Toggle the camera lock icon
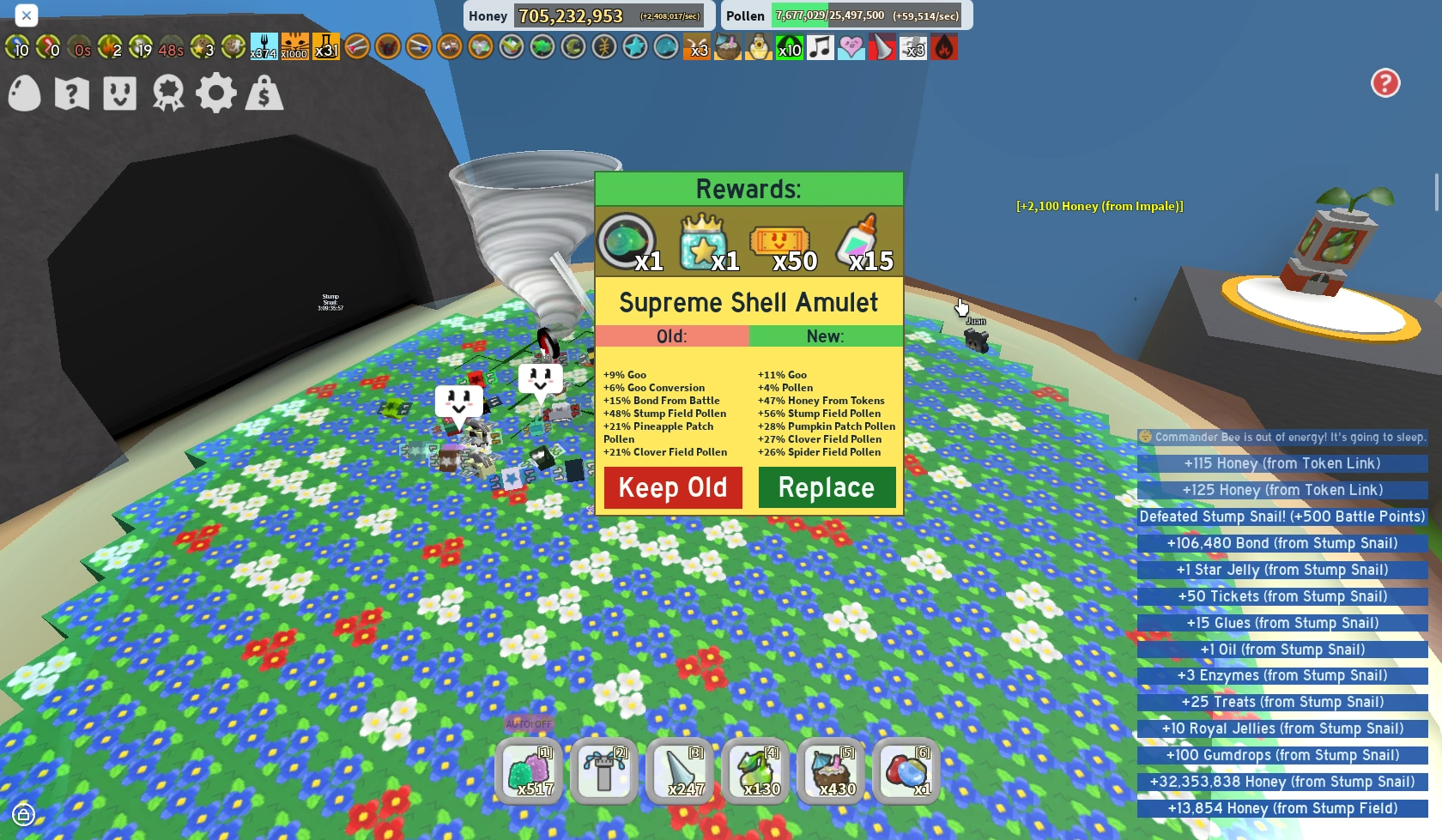Screen dimensions: 1442x840 [x=24, y=813]
